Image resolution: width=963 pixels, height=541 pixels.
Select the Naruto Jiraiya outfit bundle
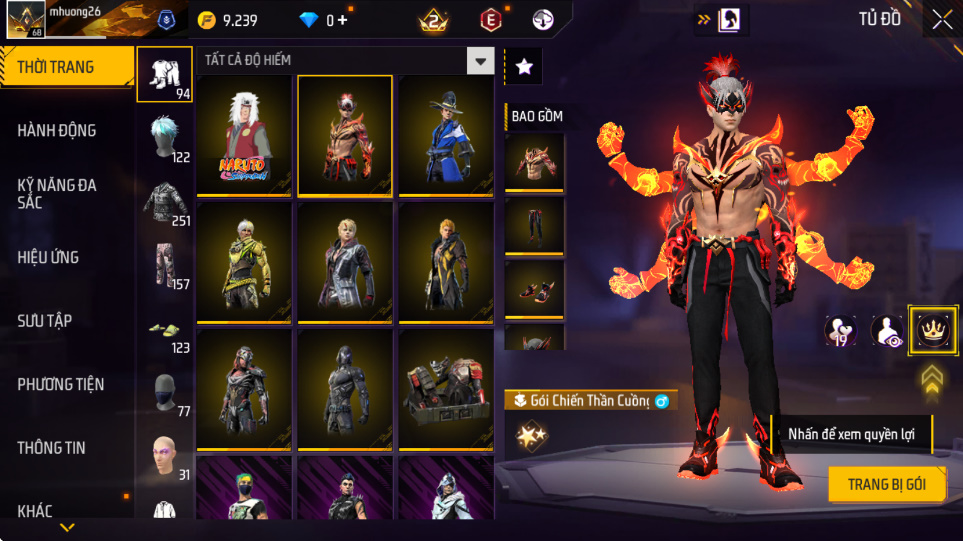pos(244,135)
